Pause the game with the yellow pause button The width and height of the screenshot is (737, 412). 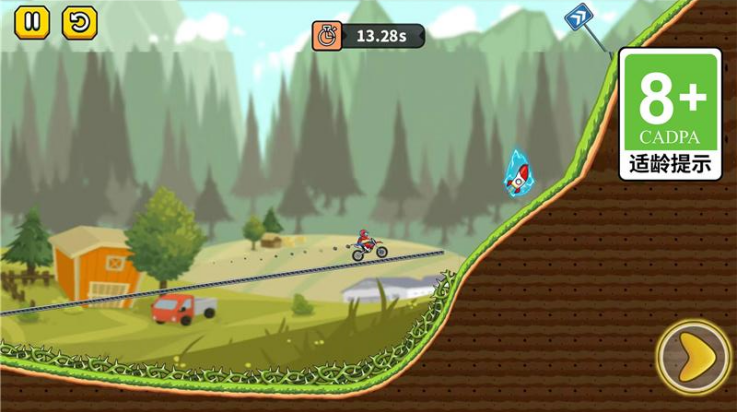pos(32,22)
